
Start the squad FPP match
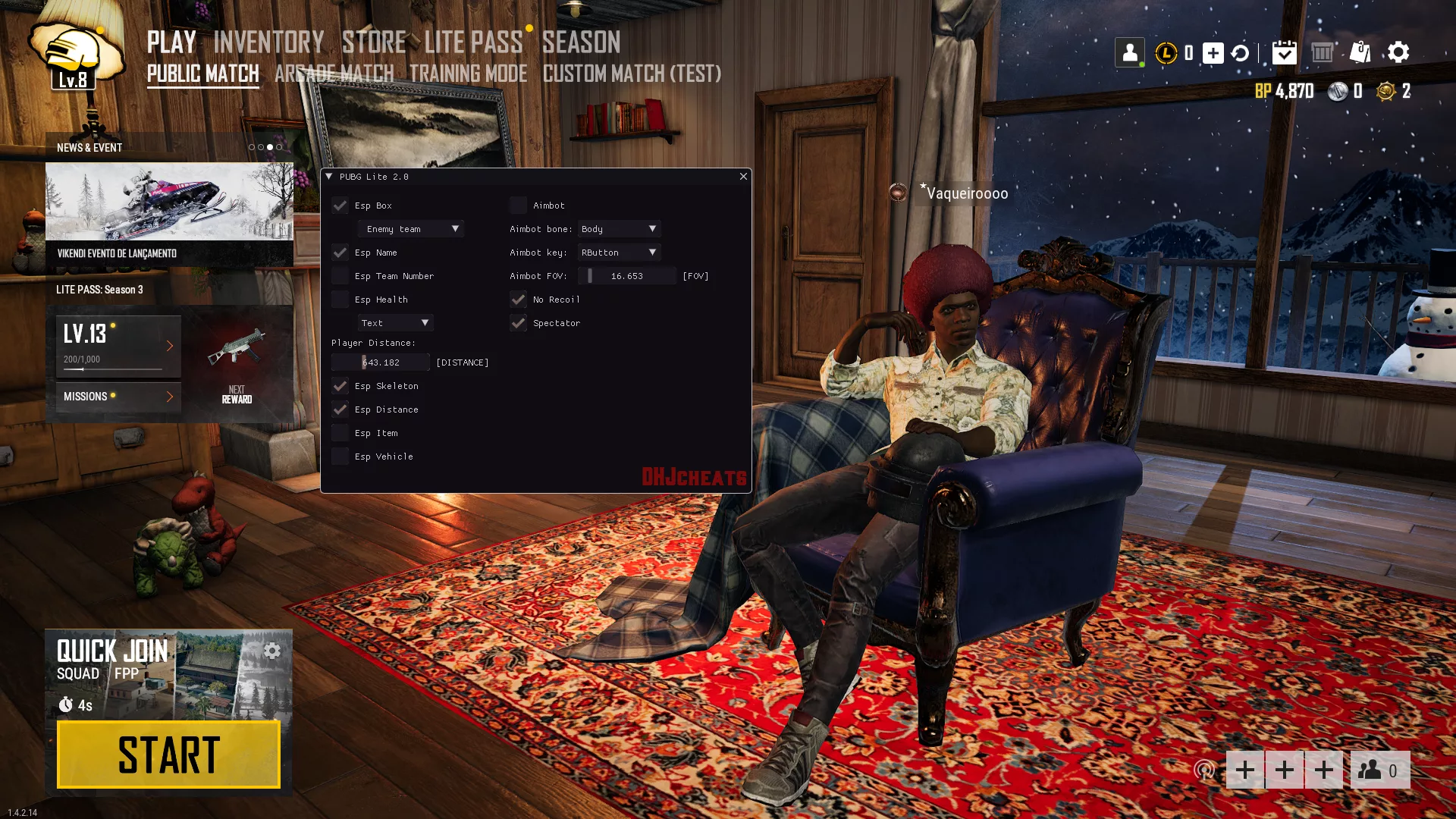(168, 755)
